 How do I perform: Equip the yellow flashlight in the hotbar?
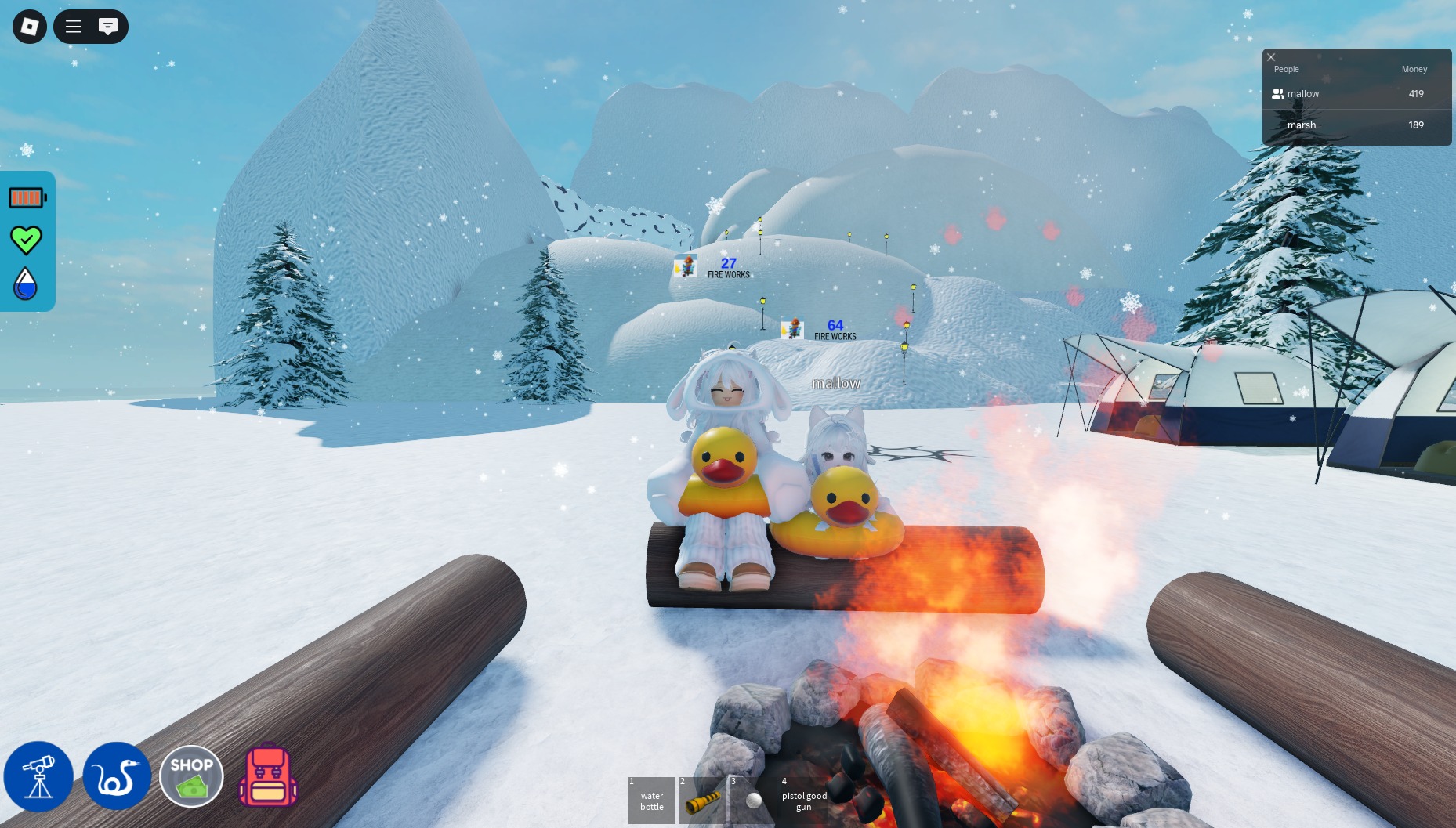[x=702, y=801]
